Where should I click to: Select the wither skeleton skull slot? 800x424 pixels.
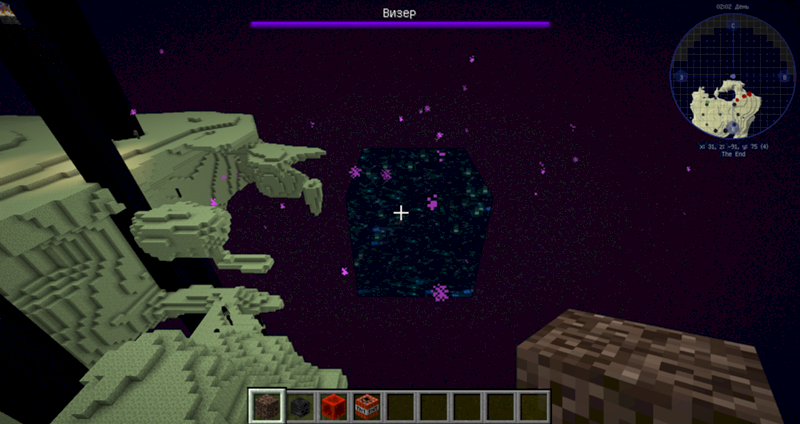coord(299,406)
